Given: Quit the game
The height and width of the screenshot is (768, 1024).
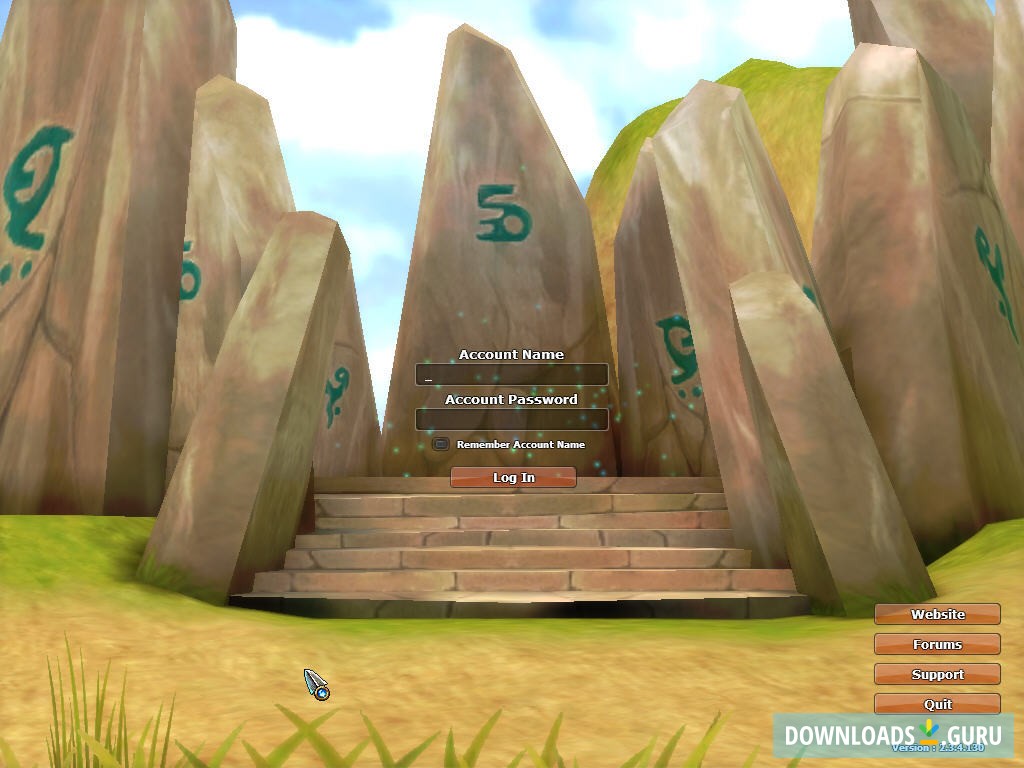Looking at the screenshot, I should pos(937,704).
